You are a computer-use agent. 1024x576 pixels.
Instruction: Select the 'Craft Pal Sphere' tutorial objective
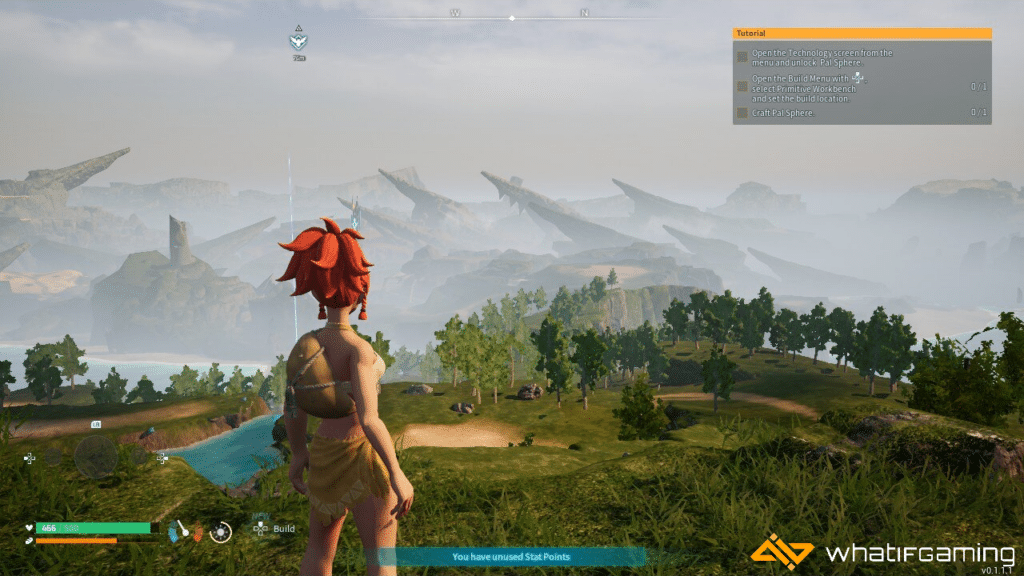785,113
